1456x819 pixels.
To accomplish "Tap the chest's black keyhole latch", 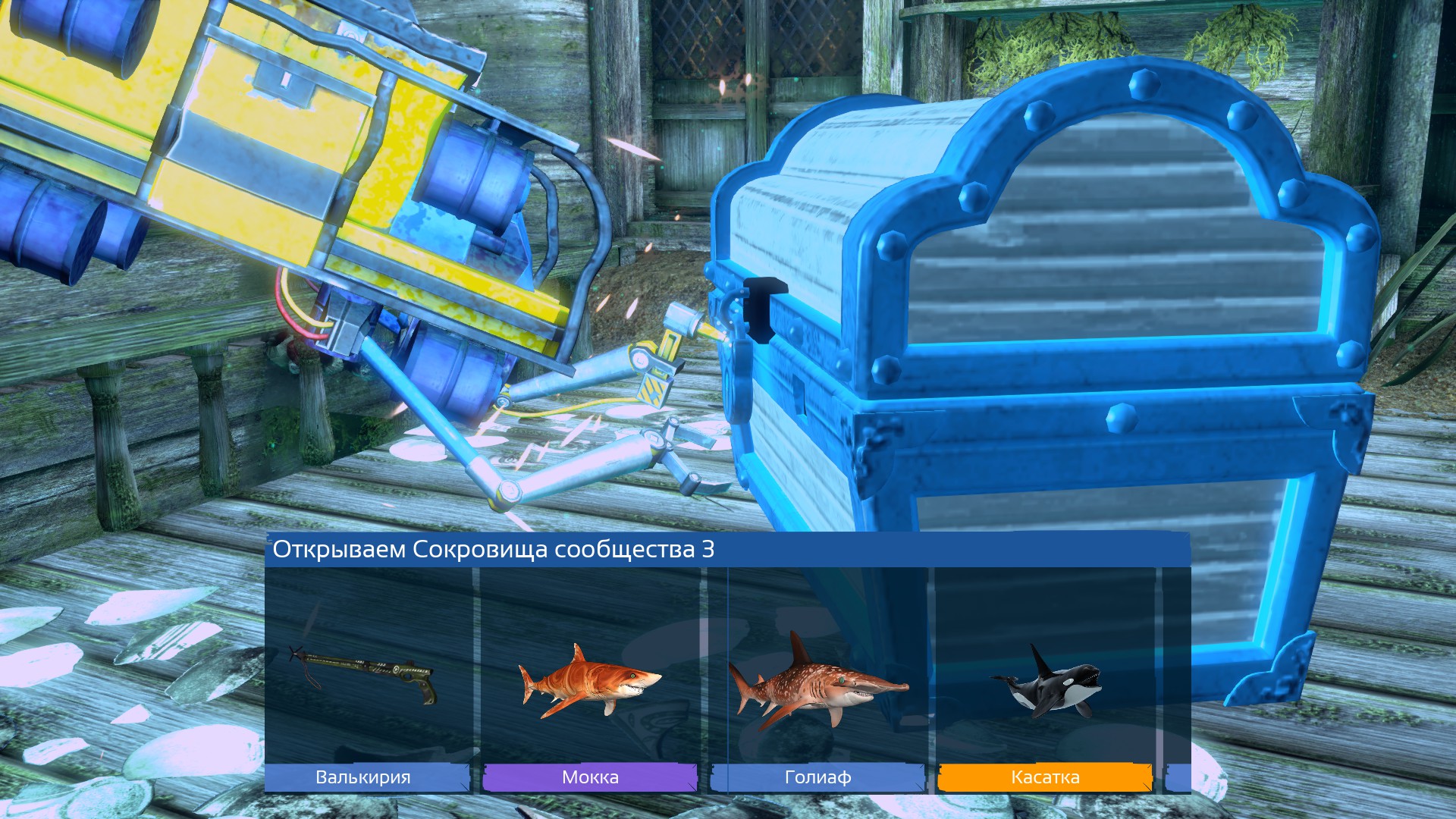I will (762, 311).
